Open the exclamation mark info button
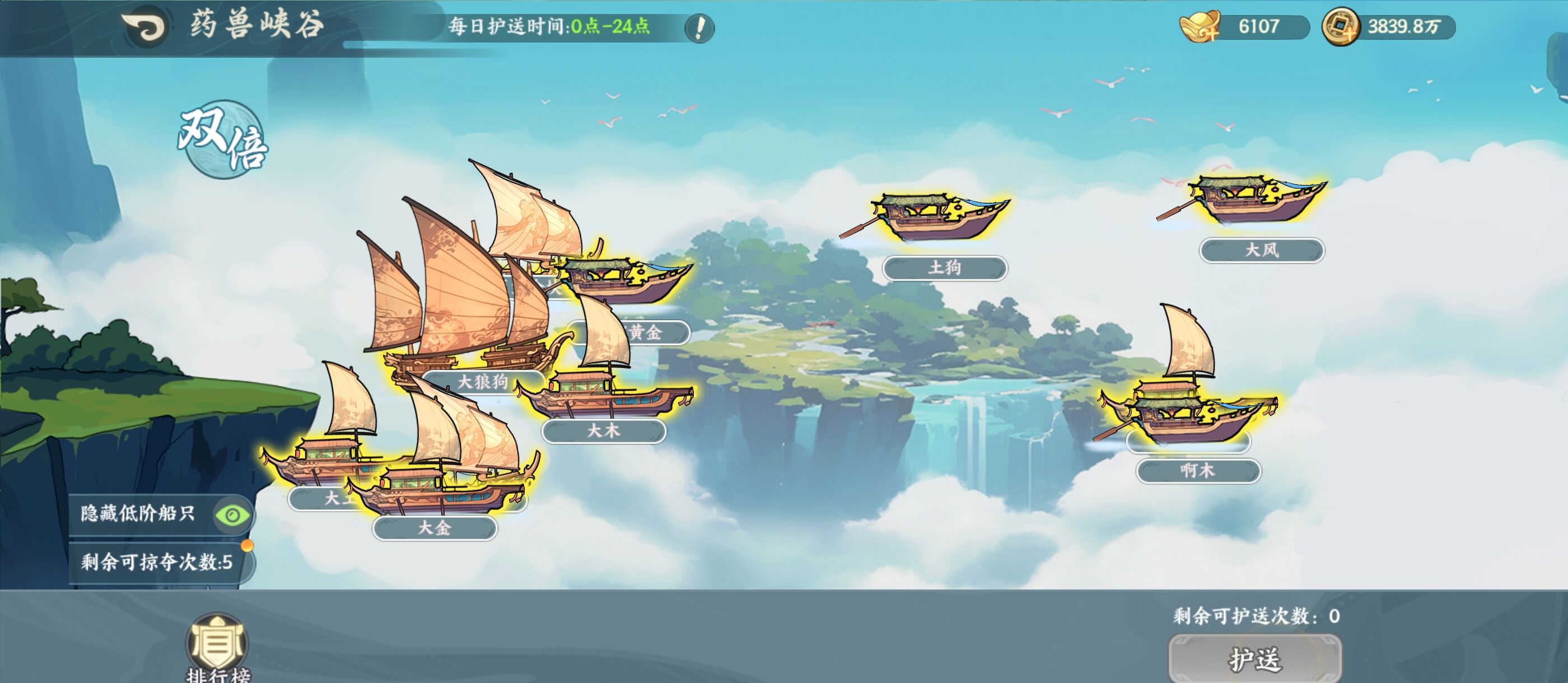The width and height of the screenshot is (1568, 683). tap(699, 28)
